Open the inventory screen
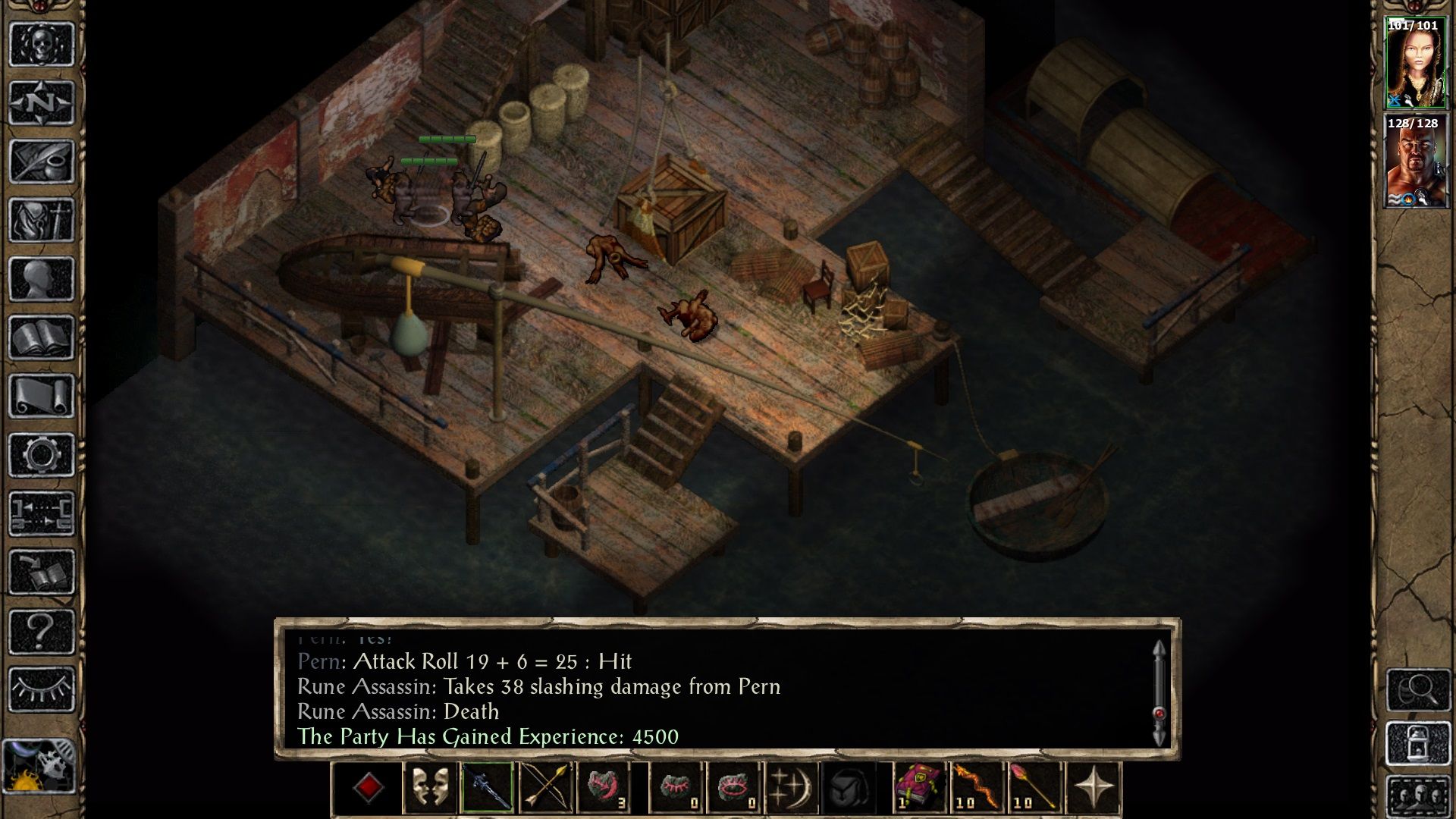Image resolution: width=1456 pixels, height=819 pixels. click(x=42, y=220)
